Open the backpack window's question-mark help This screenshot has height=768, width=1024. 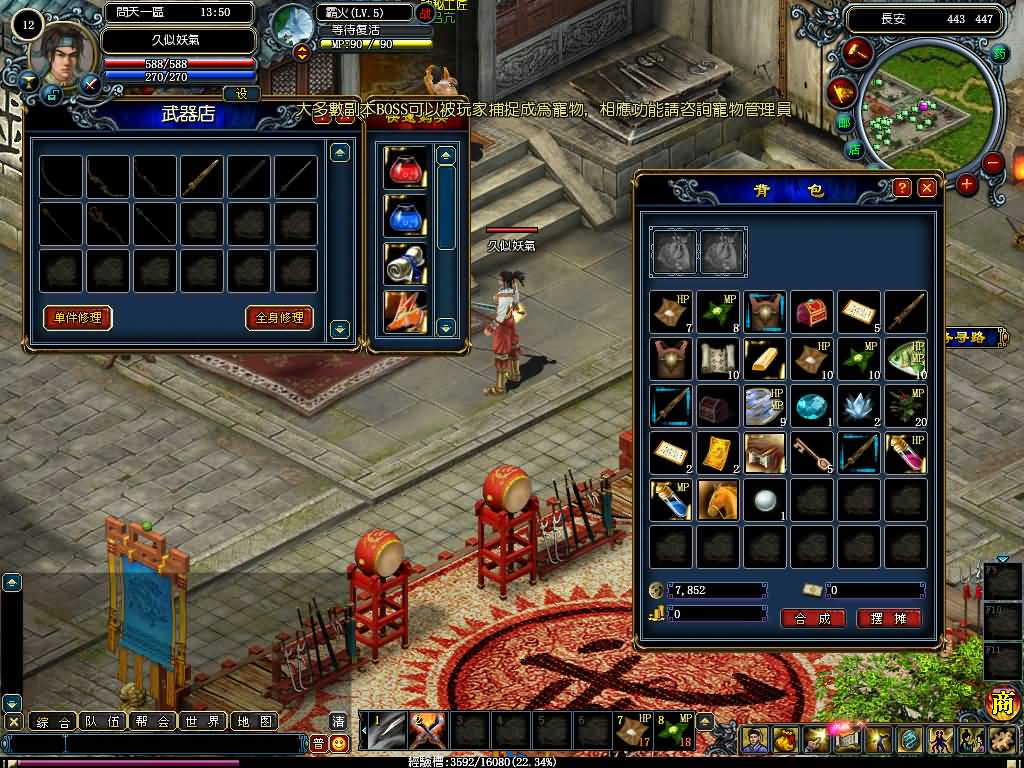point(902,188)
